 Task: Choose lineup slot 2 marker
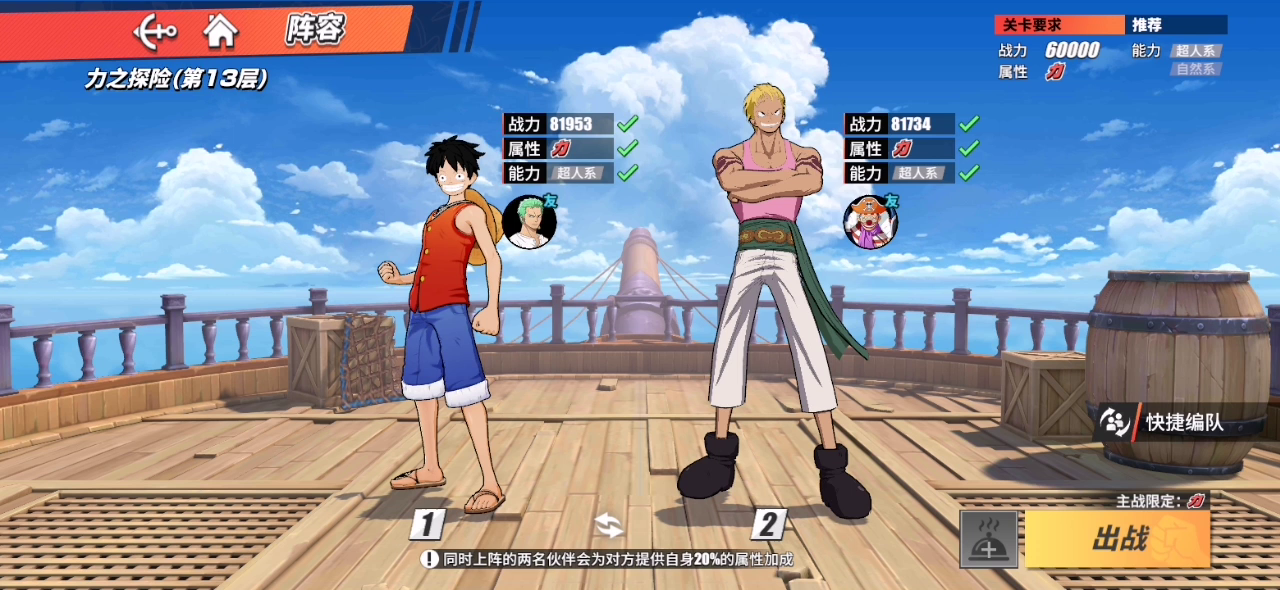coord(768,524)
